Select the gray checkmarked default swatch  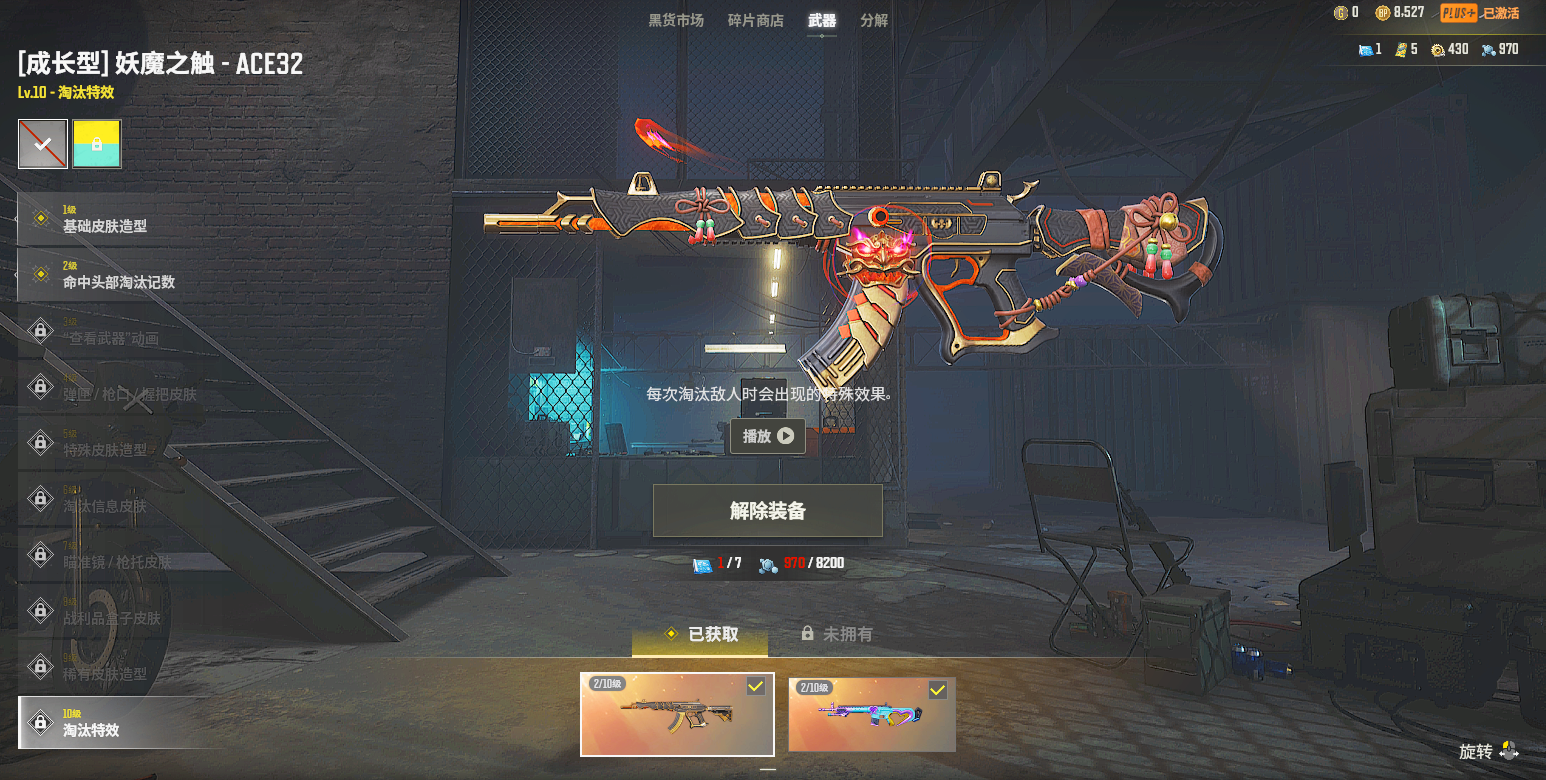(x=43, y=144)
